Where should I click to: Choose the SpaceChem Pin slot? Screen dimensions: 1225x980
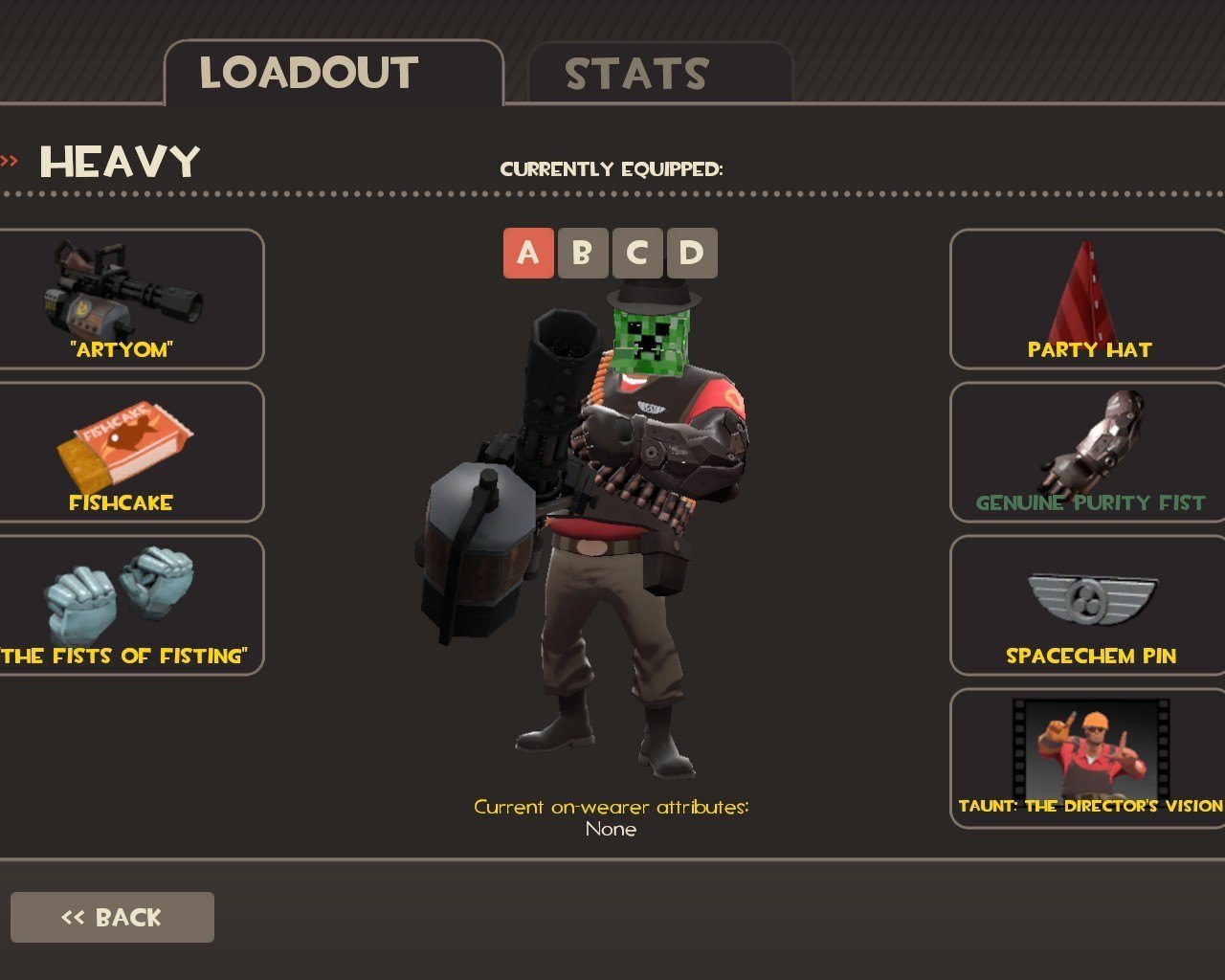1089,605
